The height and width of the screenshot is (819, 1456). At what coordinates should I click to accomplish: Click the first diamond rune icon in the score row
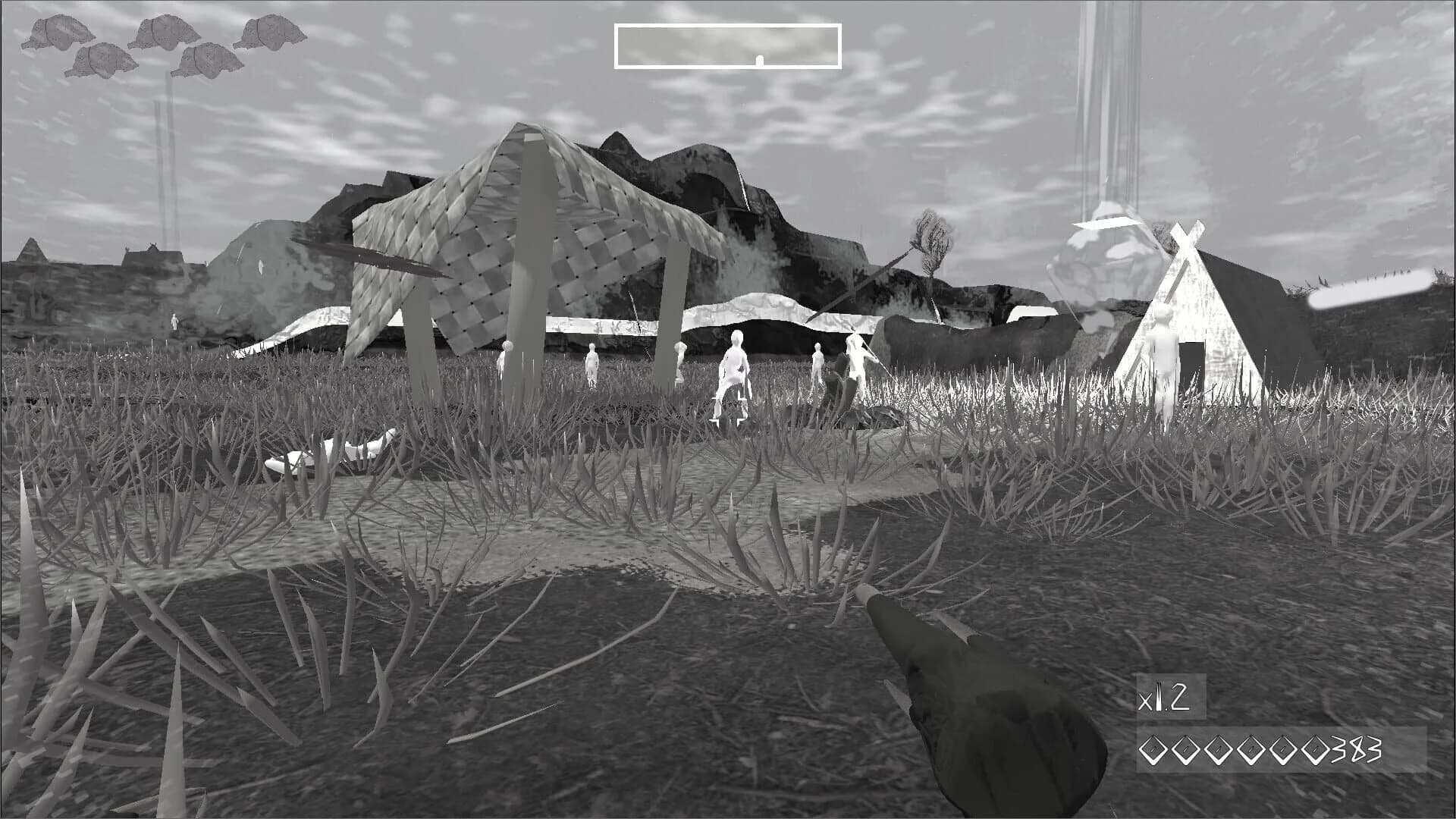tap(1153, 749)
